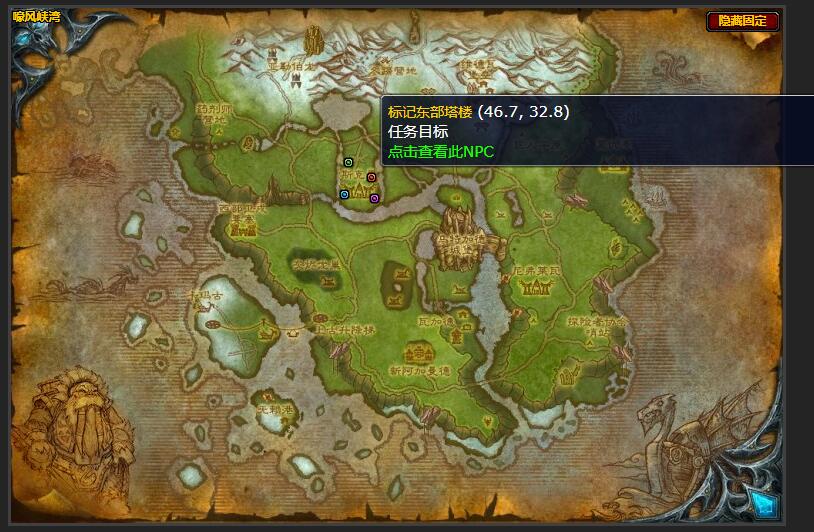
Task: Click the red 隐藏固定 button
Action: [743, 20]
